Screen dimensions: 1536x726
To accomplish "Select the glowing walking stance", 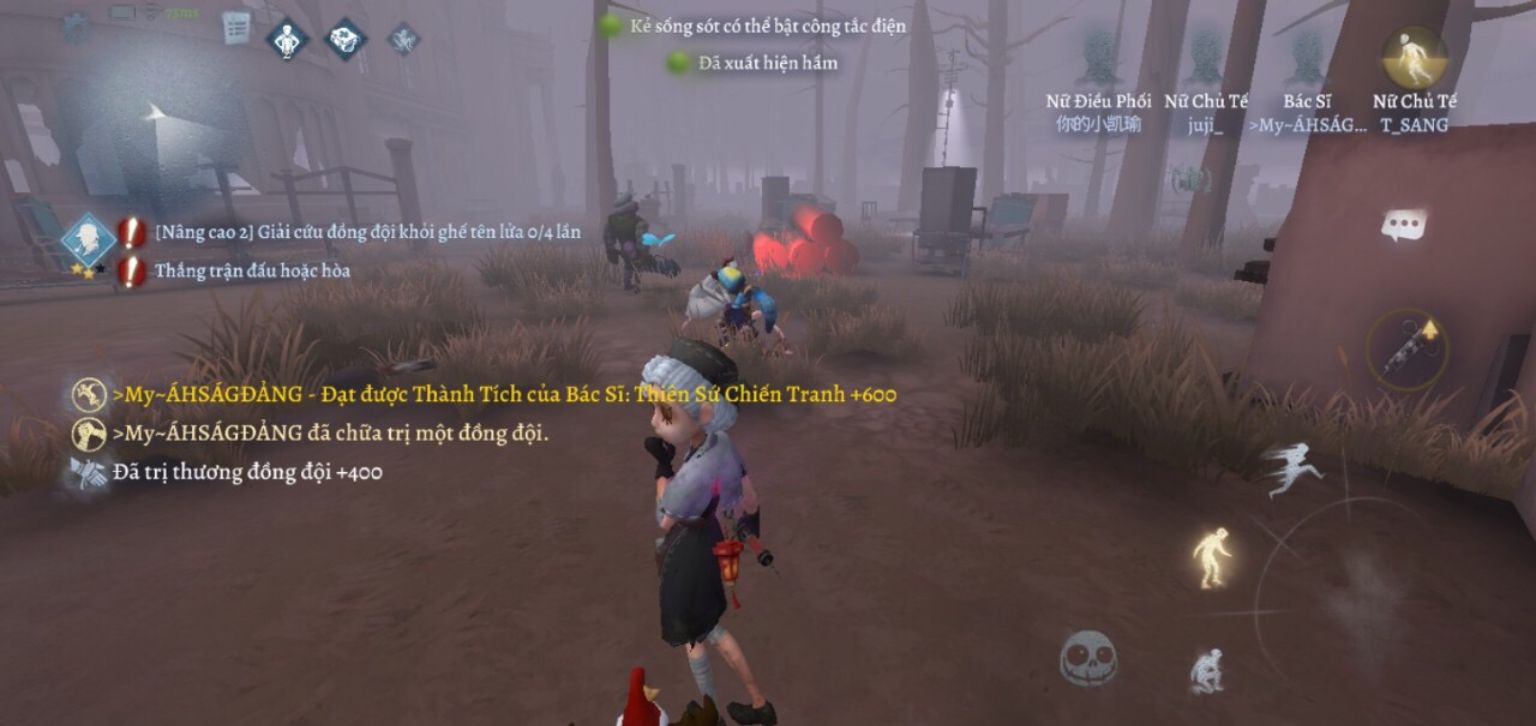I will [1211, 557].
